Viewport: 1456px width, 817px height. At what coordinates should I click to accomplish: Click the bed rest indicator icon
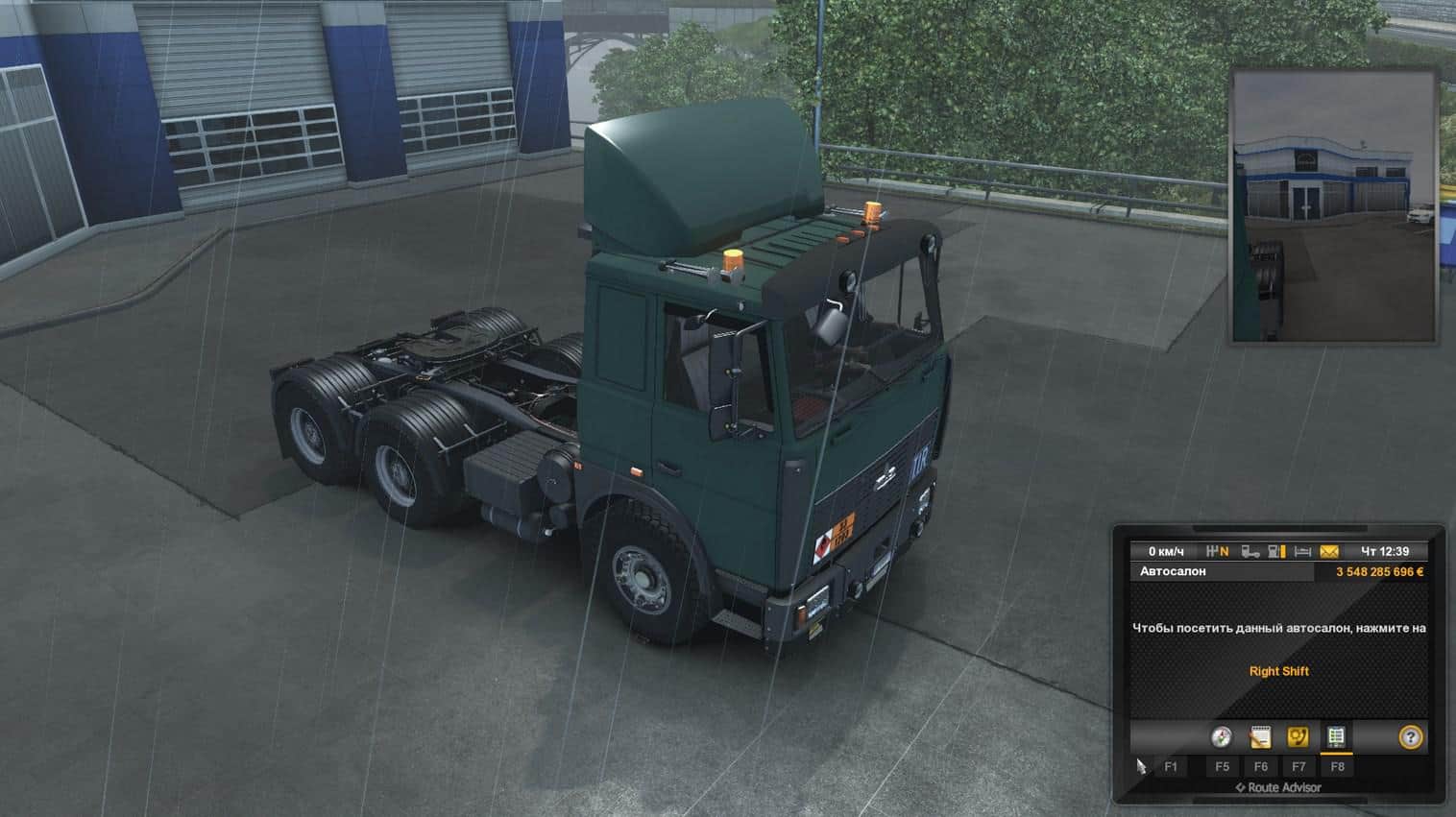[x=1302, y=552]
